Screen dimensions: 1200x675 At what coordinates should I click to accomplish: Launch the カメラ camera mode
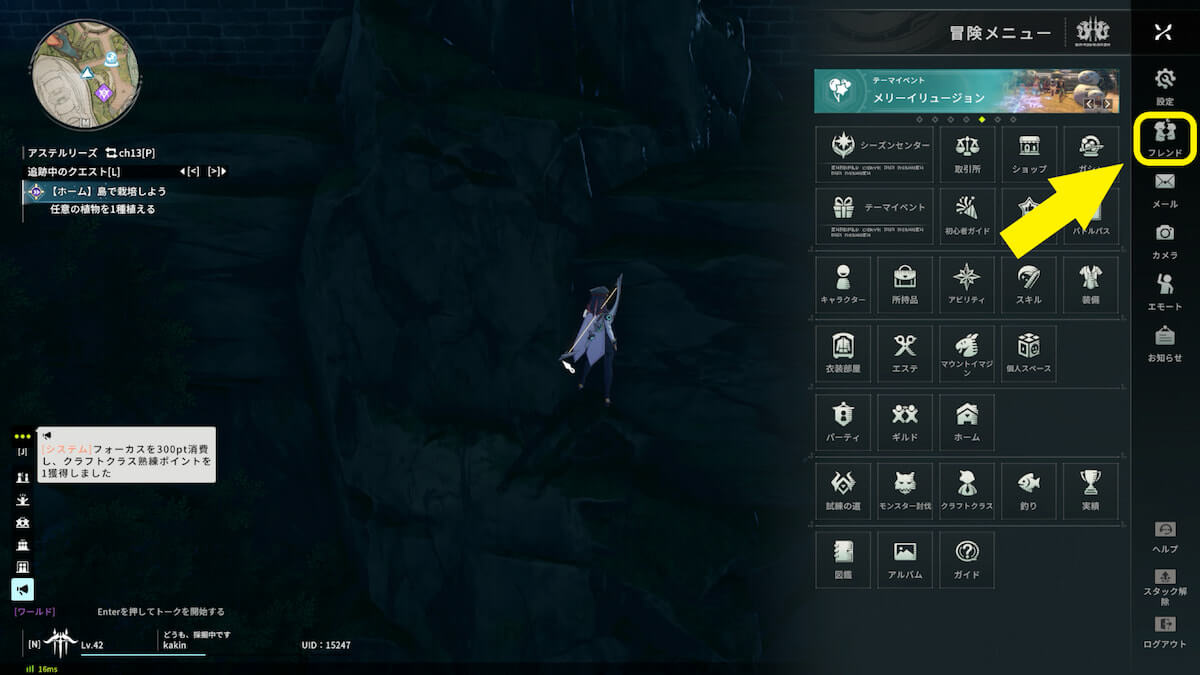click(1165, 240)
